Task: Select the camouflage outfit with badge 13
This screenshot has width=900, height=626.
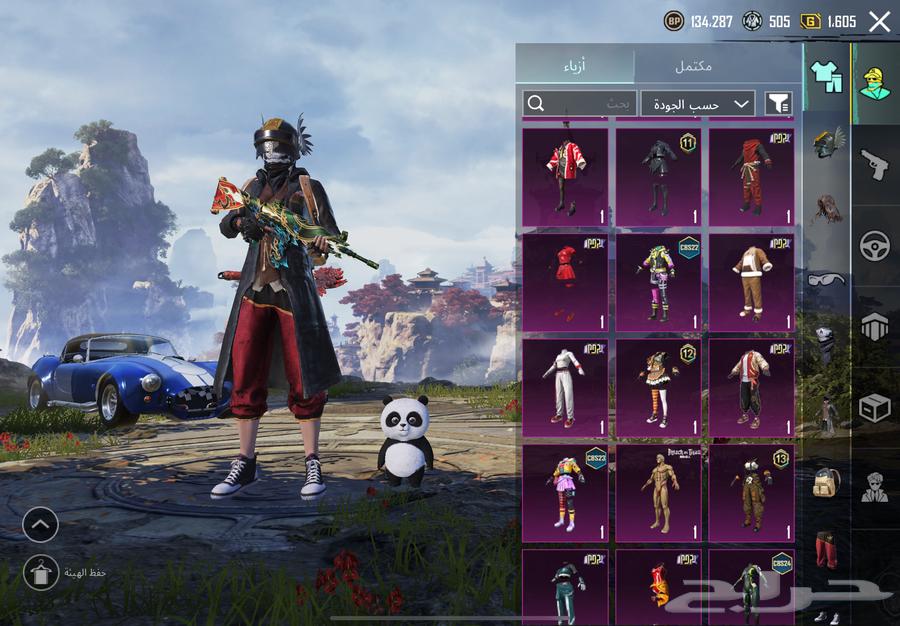Action: point(751,494)
